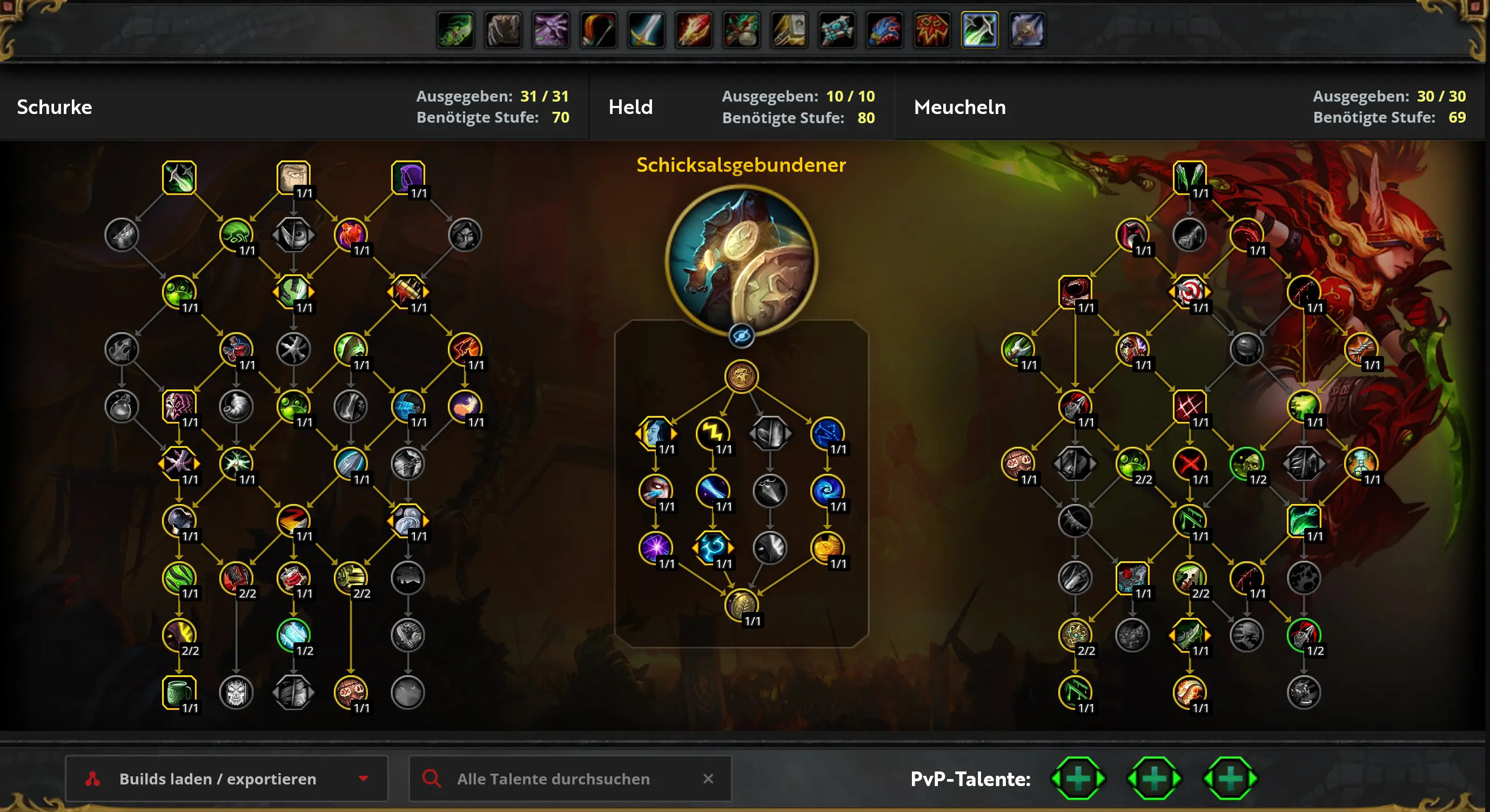Click the red X talent in Meucheln tree
Image resolution: width=1490 pixels, height=812 pixels.
pyautogui.click(x=1189, y=462)
